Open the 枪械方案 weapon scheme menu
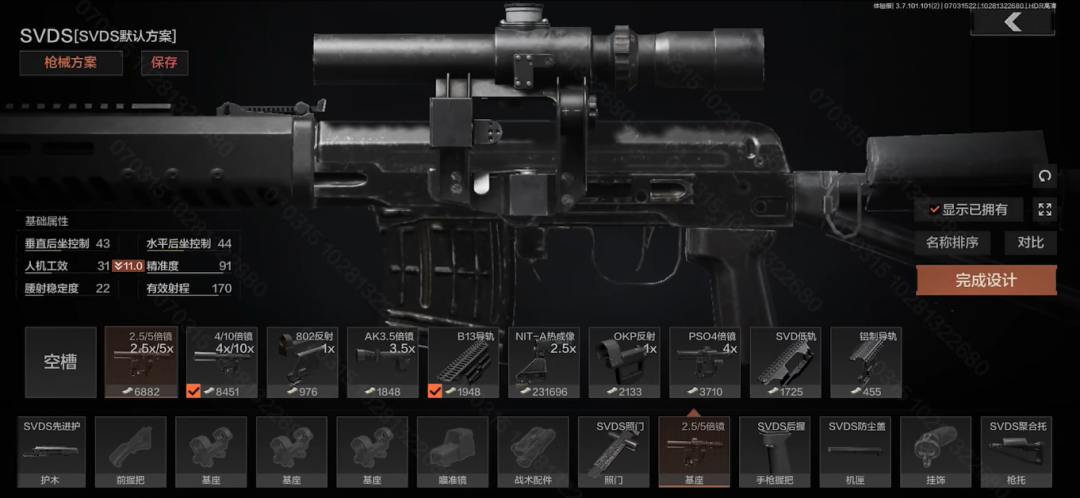The height and width of the screenshot is (498, 1080). pos(71,63)
